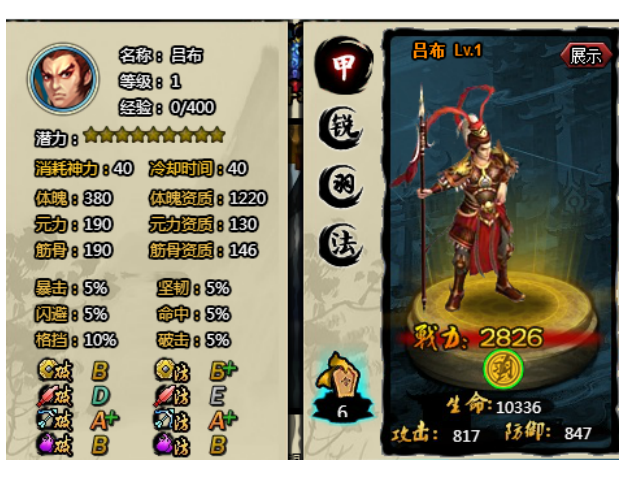629x489 pixels.
Task: Open the 法 magic troop tab
Action: [338, 243]
